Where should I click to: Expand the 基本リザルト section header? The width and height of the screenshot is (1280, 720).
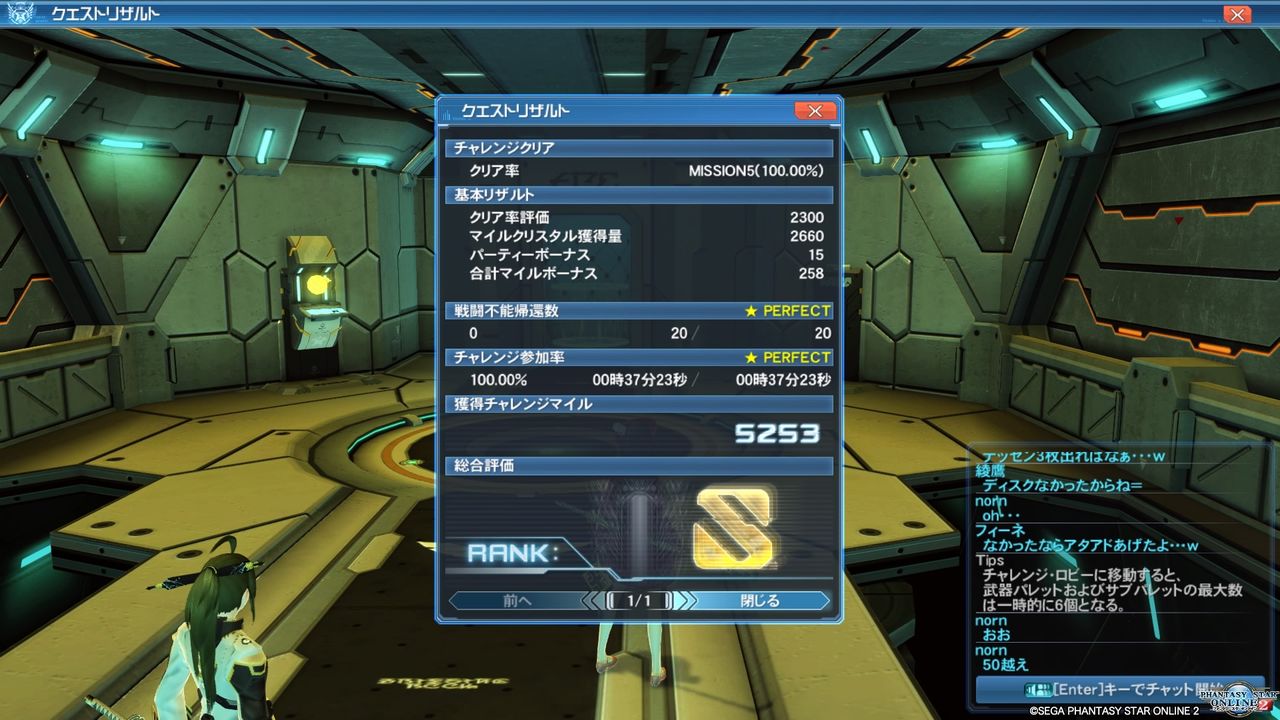[x=640, y=195]
